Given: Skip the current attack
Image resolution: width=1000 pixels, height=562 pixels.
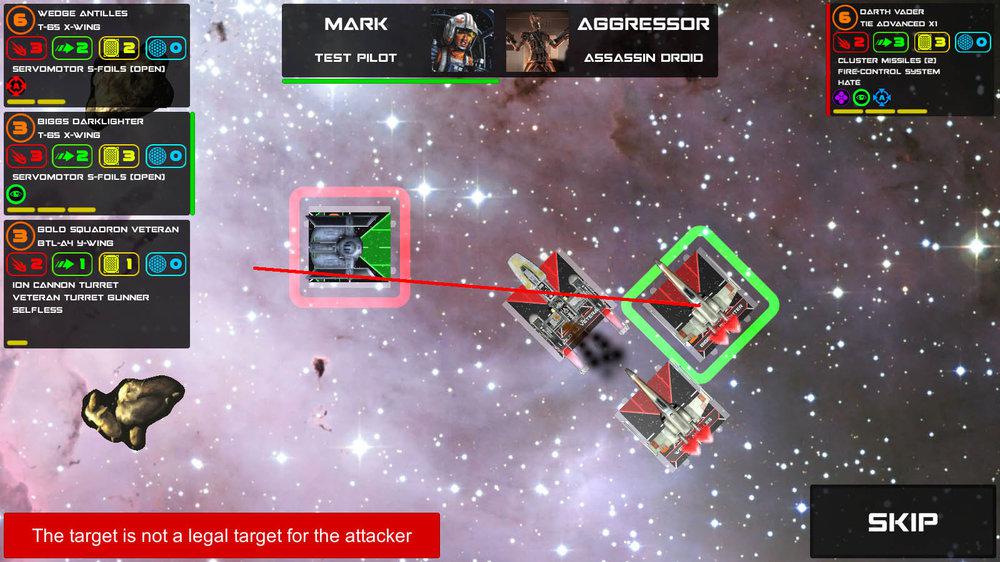Looking at the screenshot, I should [x=902, y=521].
